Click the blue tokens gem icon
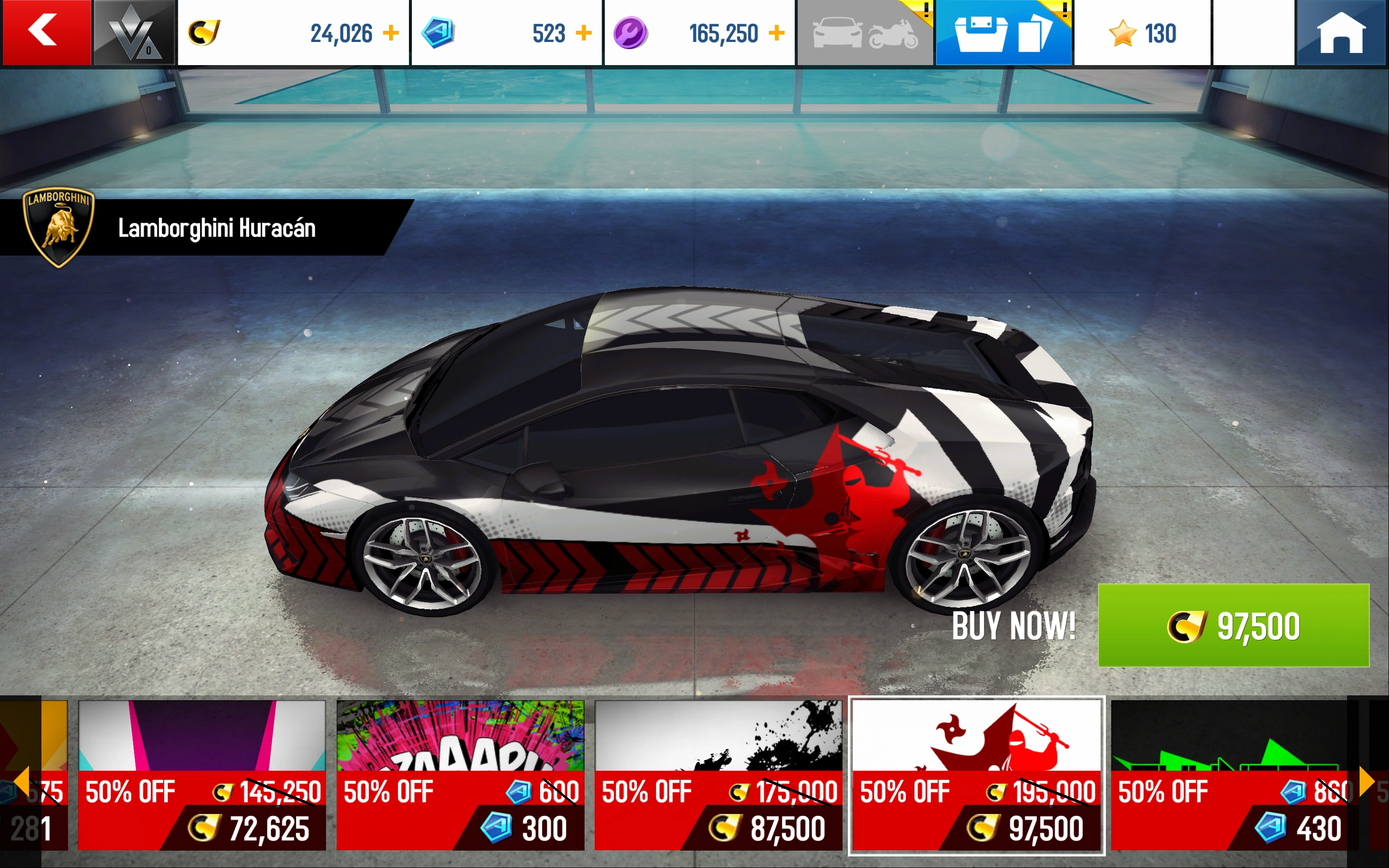The height and width of the screenshot is (868, 1389). pos(438,33)
